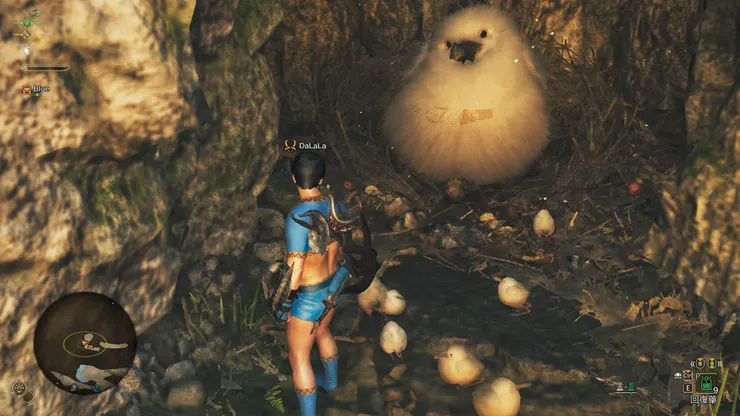The height and width of the screenshot is (416, 740).
Task: Click the Blue companion icon
Action: tap(26, 90)
